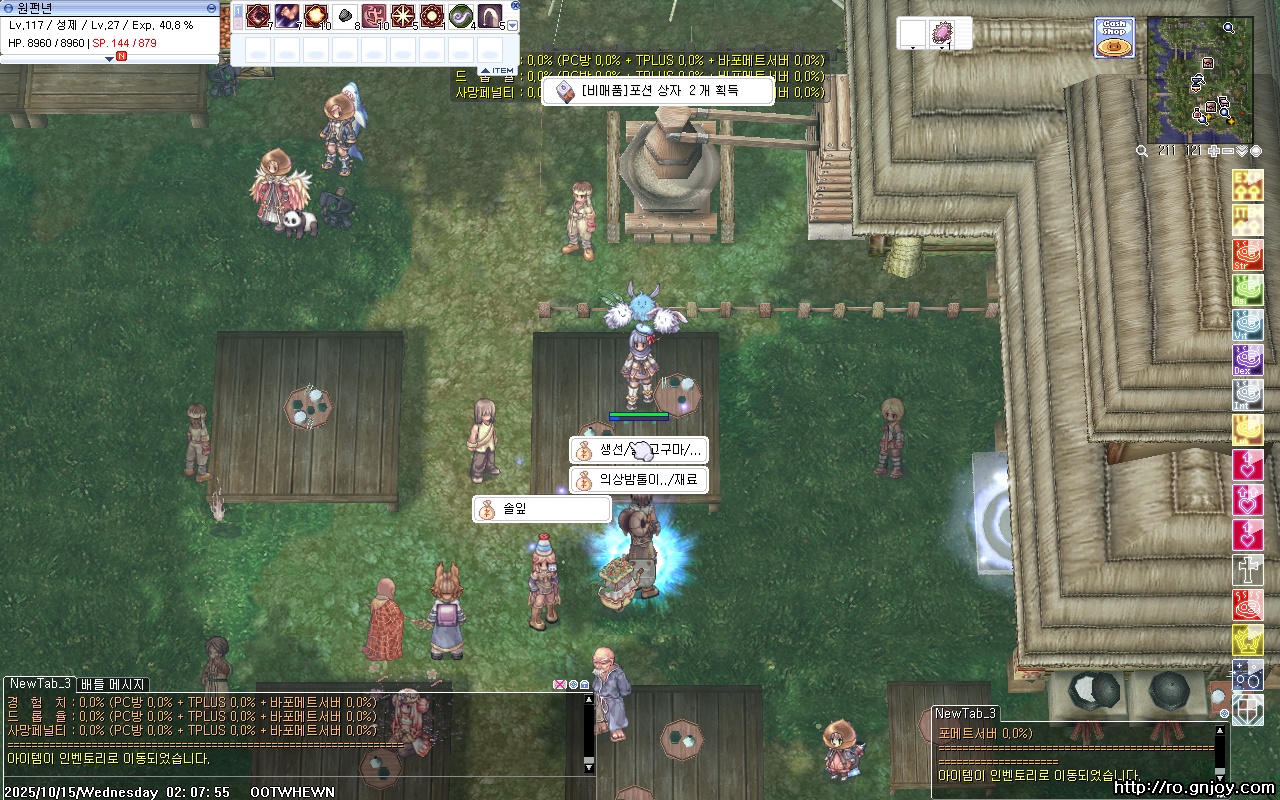Viewport: 1280px width, 800px height.
Task: Activate the green swirl skill icon
Action: (x=460, y=16)
